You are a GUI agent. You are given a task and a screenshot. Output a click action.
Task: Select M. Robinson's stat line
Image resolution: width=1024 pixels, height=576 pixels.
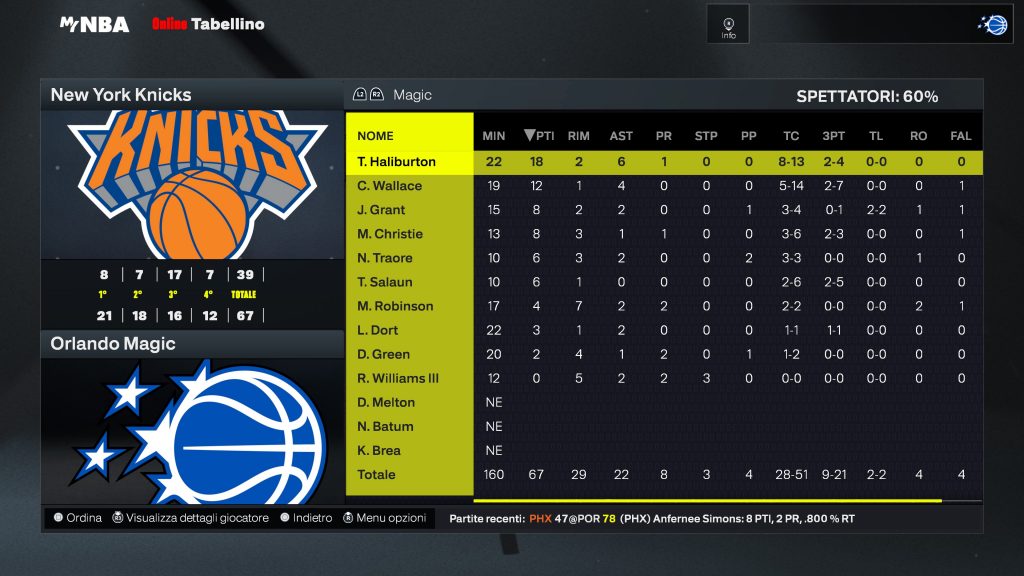[395, 306]
